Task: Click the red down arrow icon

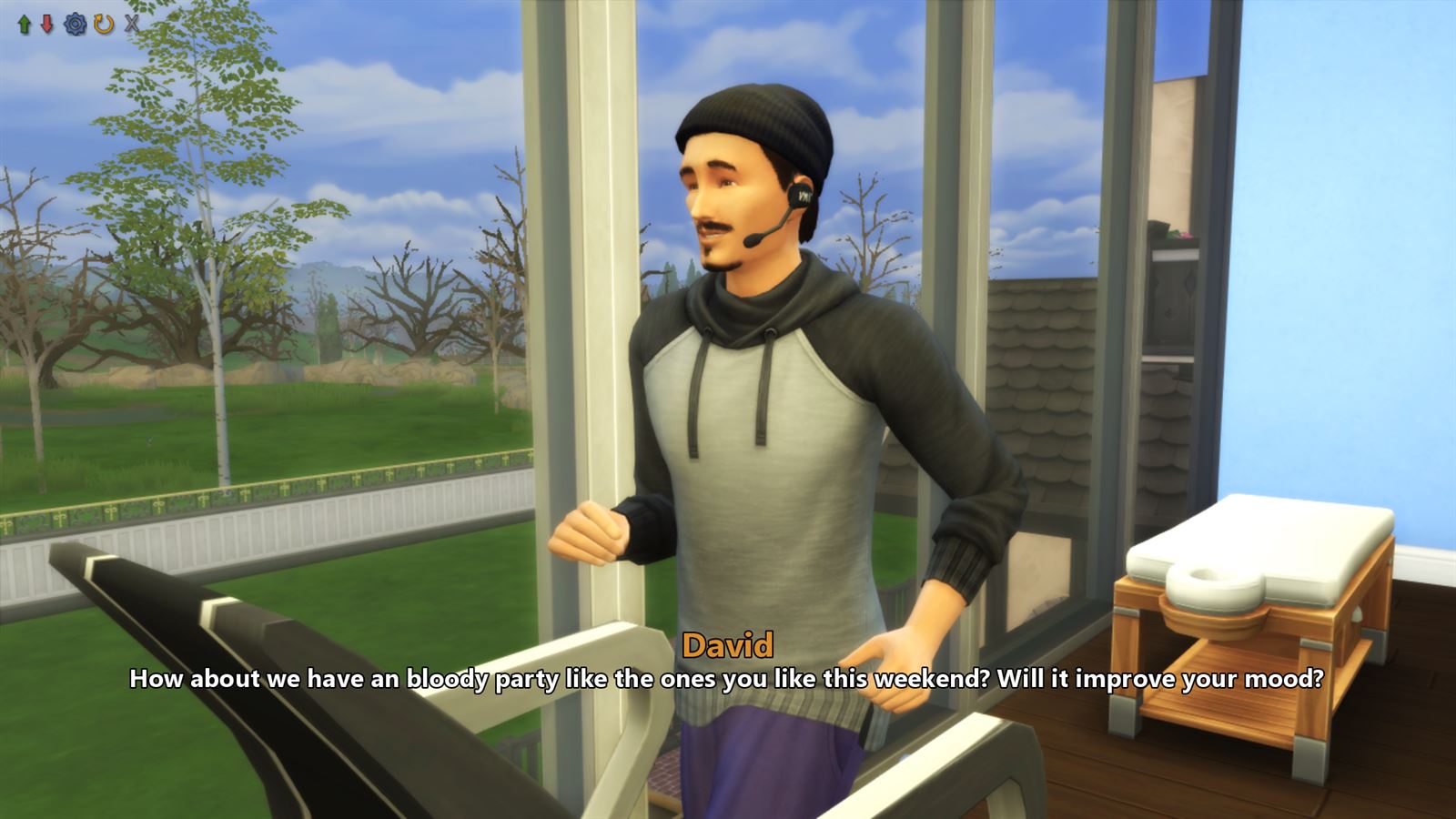Action: (45, 24)
